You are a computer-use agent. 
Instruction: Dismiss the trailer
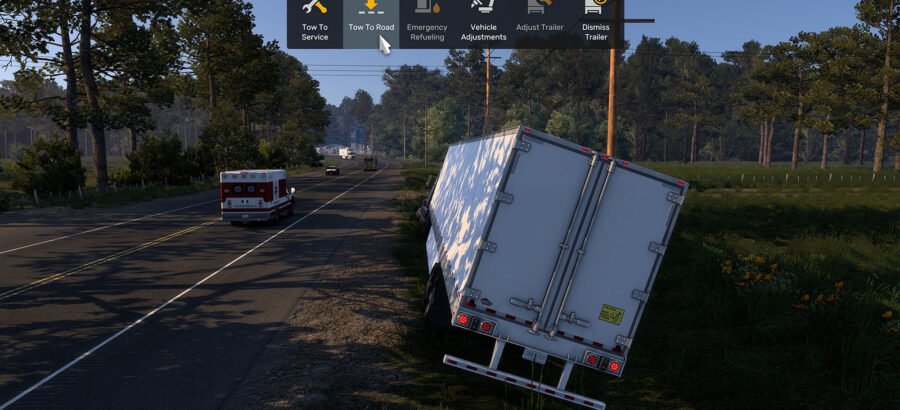point(596,24)
